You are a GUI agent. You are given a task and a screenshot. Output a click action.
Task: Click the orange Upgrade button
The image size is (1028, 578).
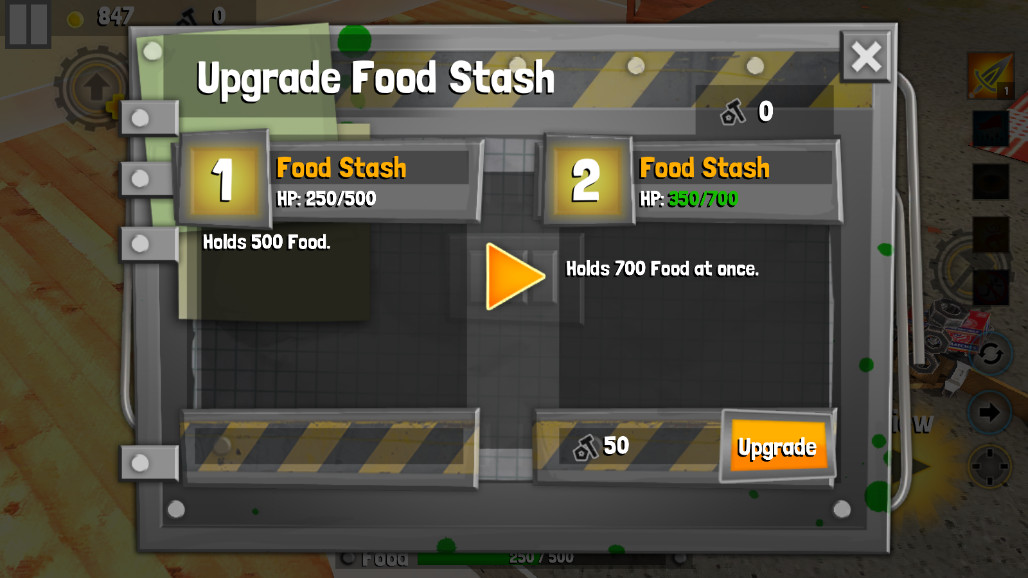coord(777,447)
